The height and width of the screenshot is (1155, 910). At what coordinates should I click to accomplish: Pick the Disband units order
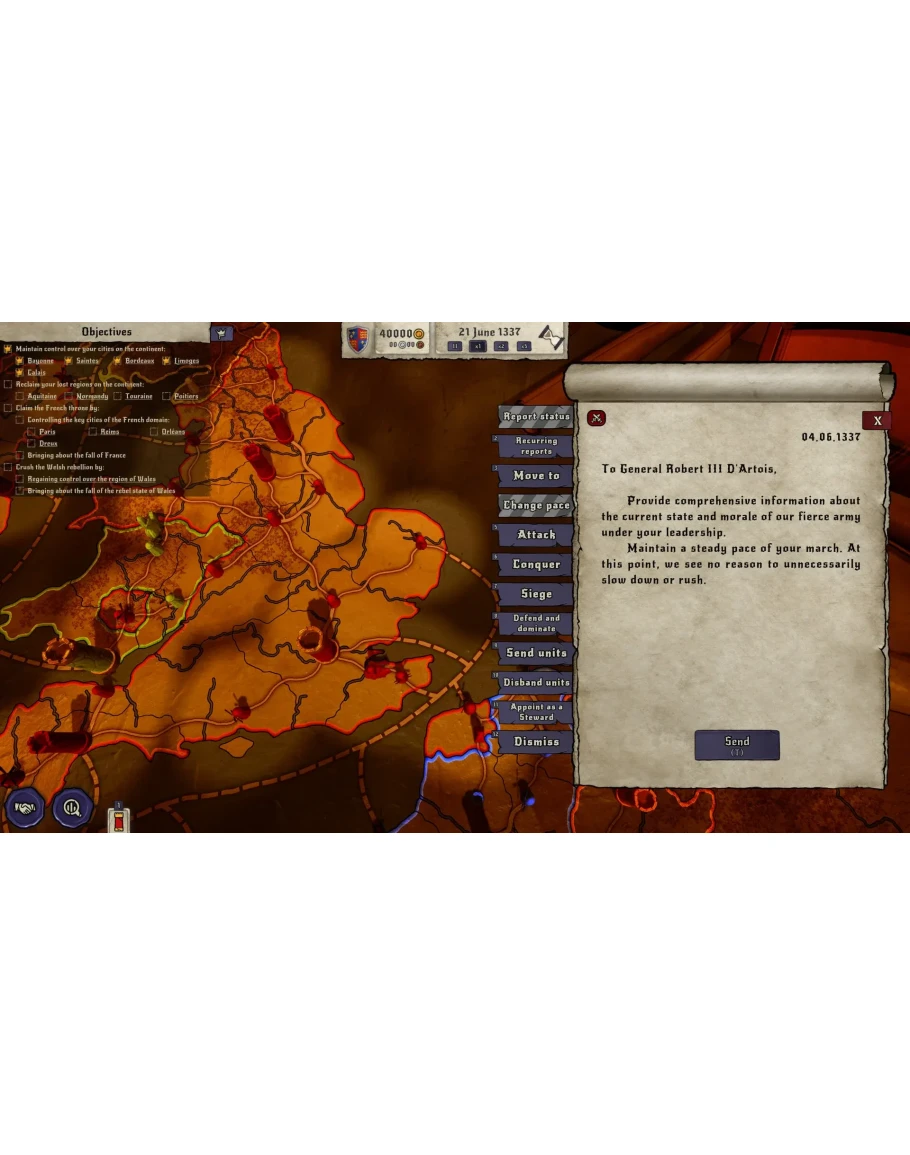point(536,683)
